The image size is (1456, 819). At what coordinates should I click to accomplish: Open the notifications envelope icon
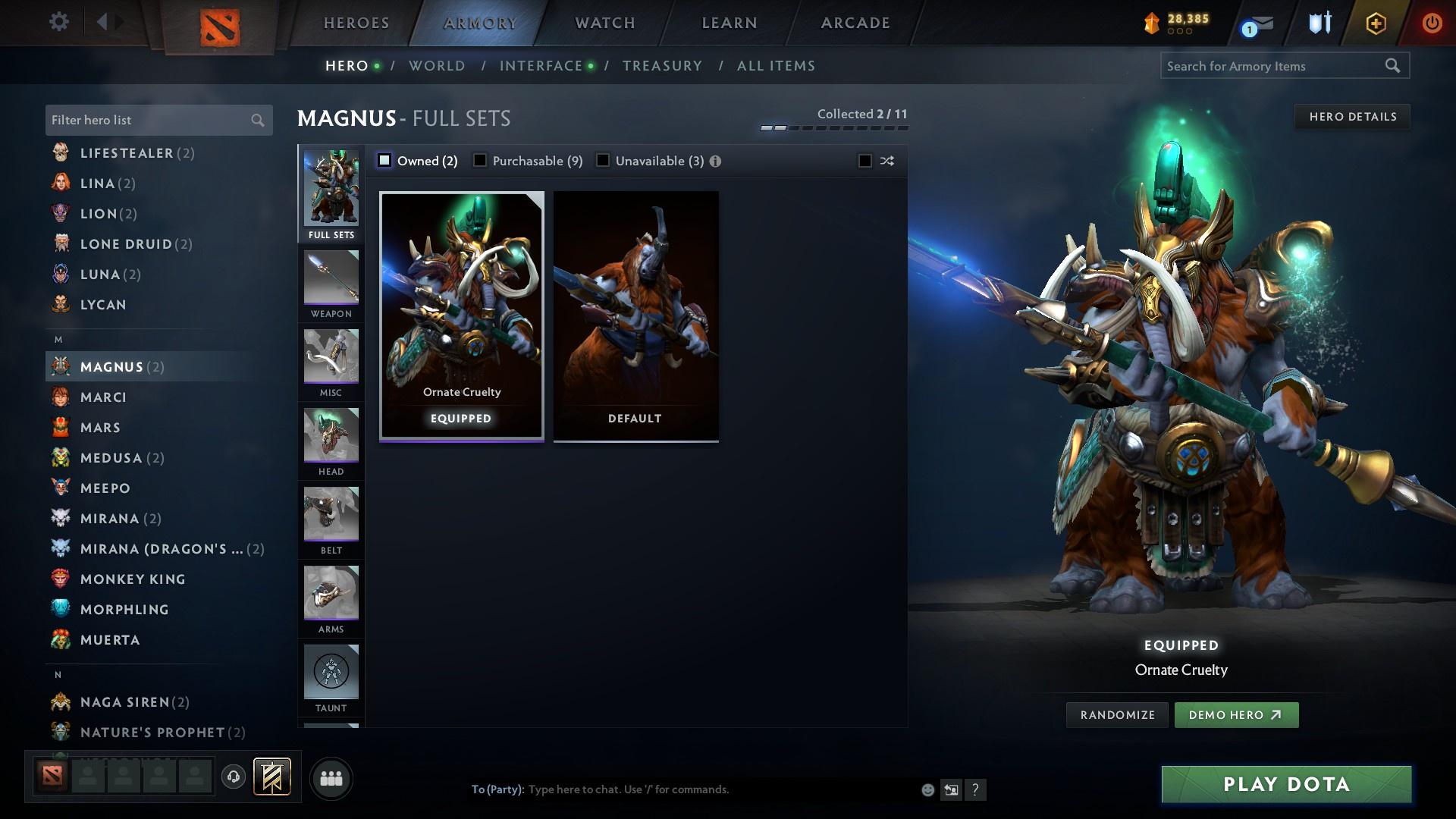point(1259,25)
